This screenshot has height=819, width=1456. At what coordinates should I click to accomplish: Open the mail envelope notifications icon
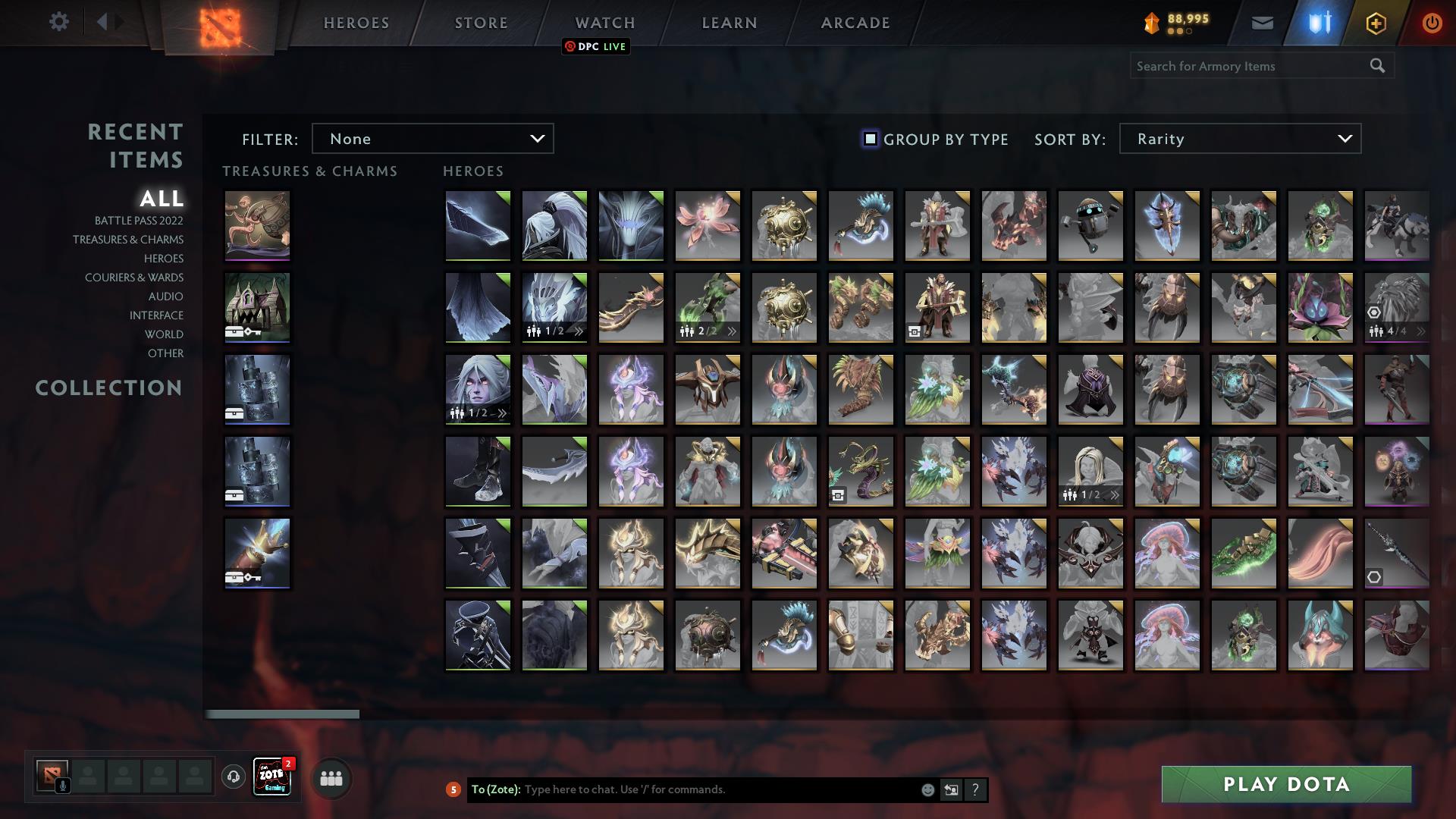tap(1263, 22)
